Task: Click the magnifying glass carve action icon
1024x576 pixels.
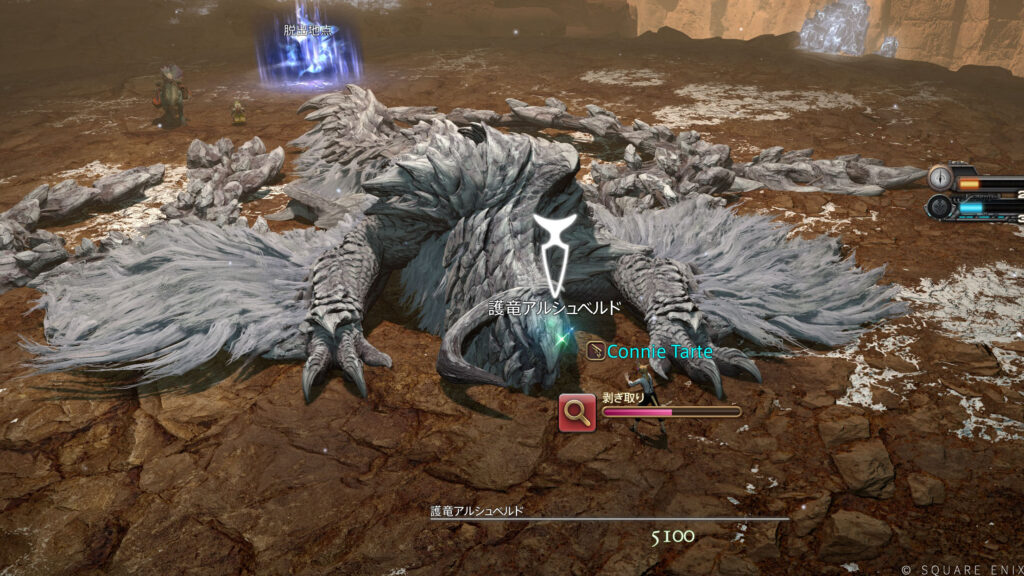Action: click(578, 412)
